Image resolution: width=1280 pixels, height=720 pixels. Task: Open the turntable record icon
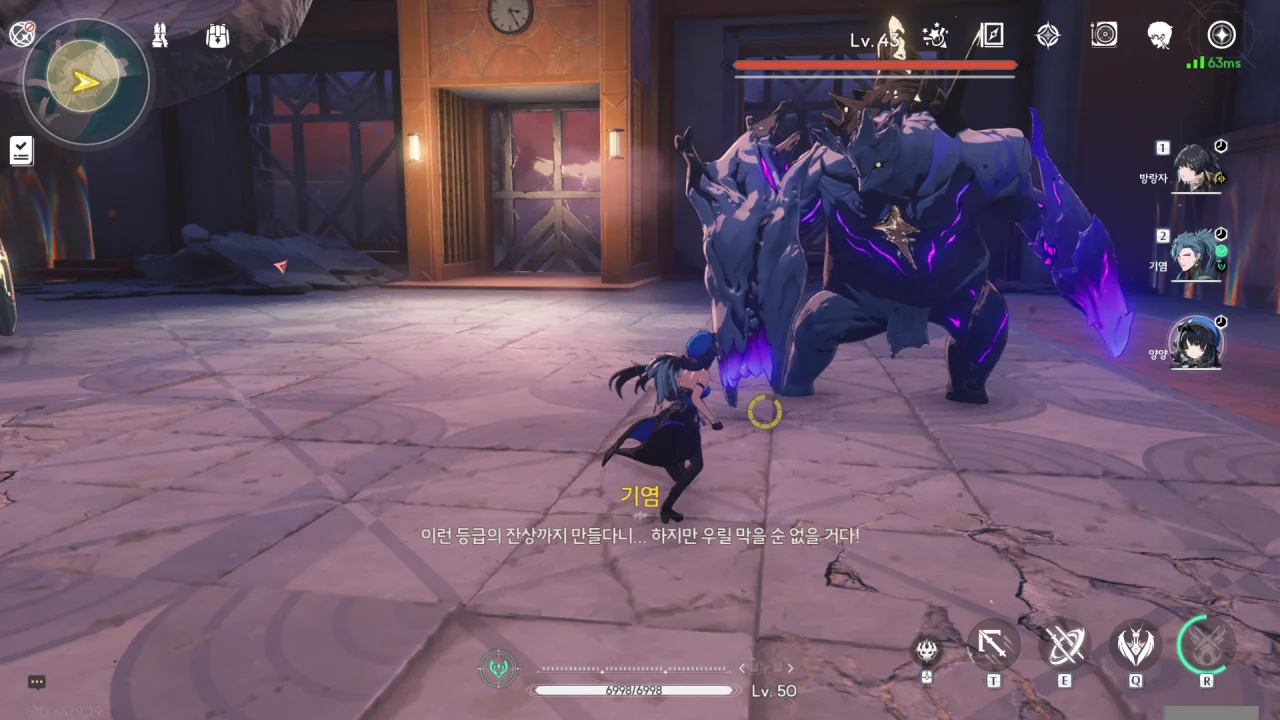(x=1104, y=36)
